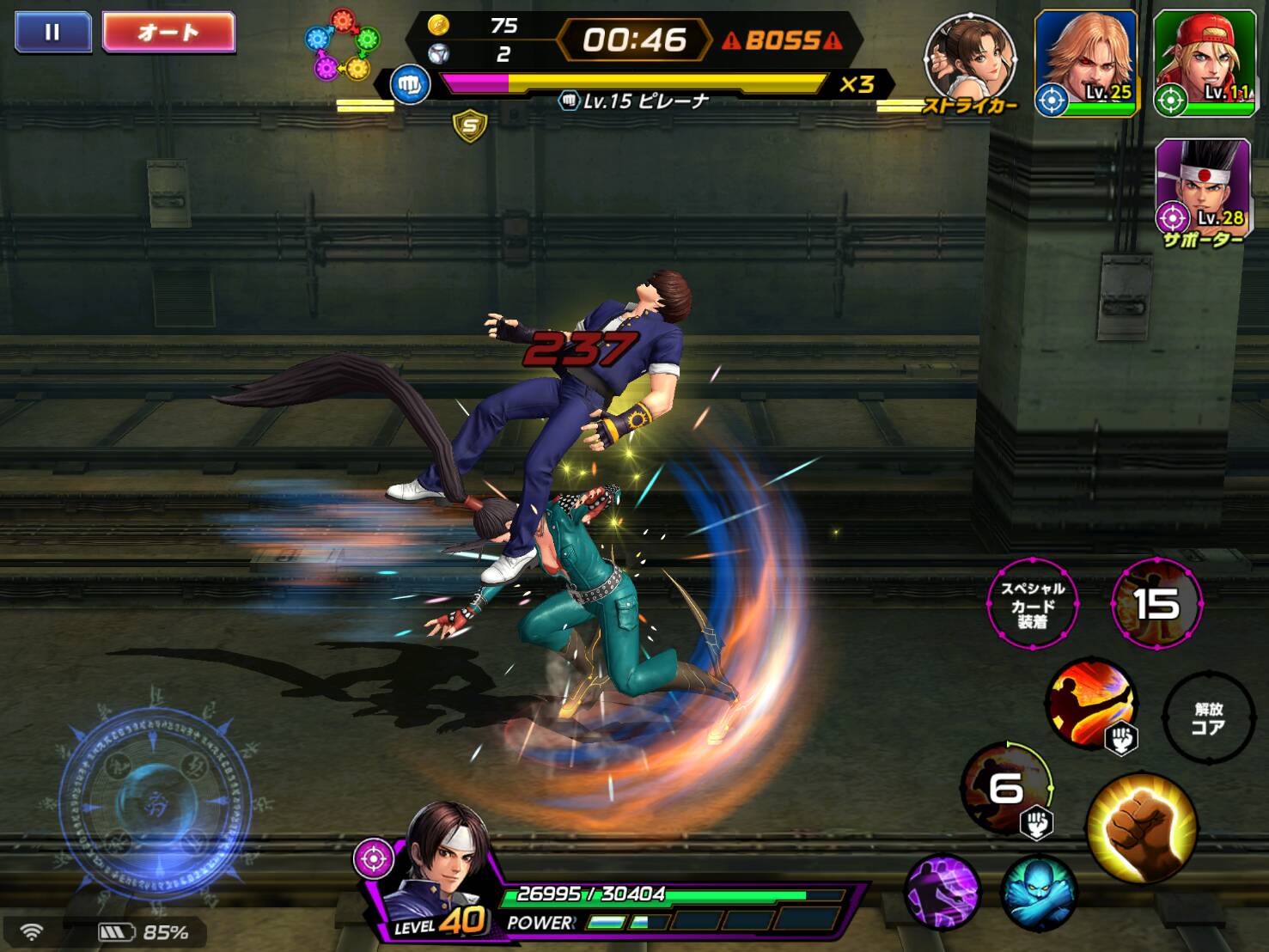Activate the flame skill showing cooldown 15
The width and height of the screenshot is (1269, 952).
(1156, 603)
